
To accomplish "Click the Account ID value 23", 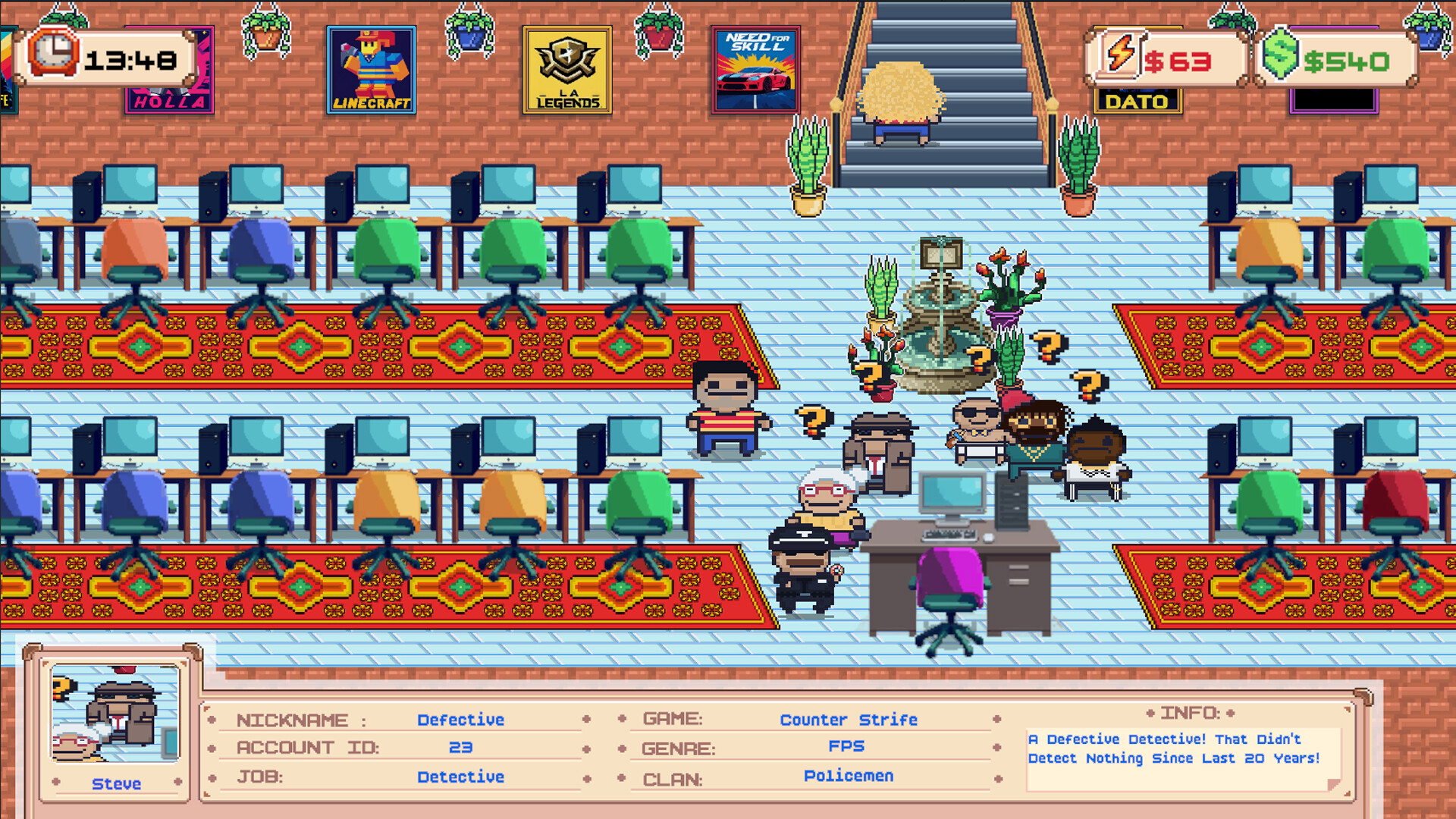I will point(464,748).
